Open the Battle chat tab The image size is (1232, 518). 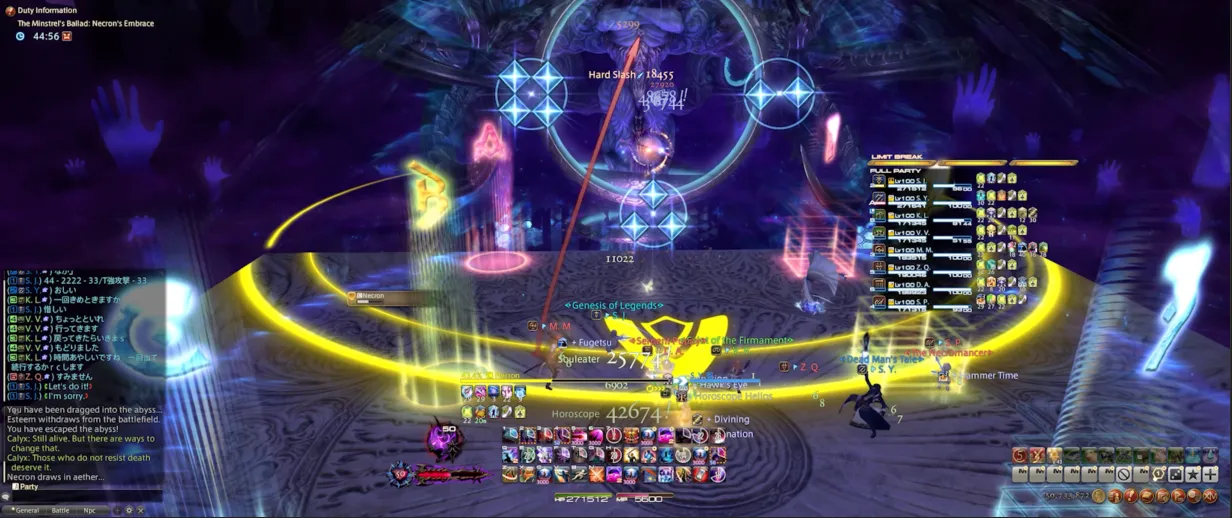pyautogui.click(x=61, y=510)
